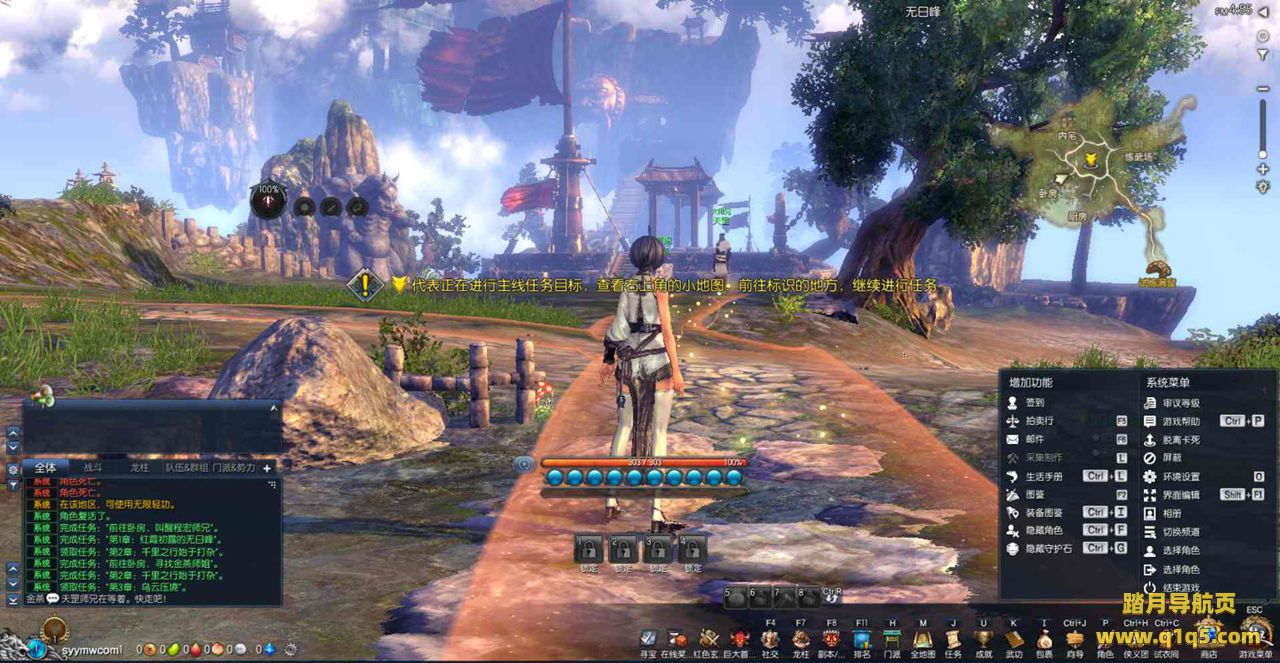Open 界面编辑 interface editor
1280x663 pixels.
[1180, 494]
